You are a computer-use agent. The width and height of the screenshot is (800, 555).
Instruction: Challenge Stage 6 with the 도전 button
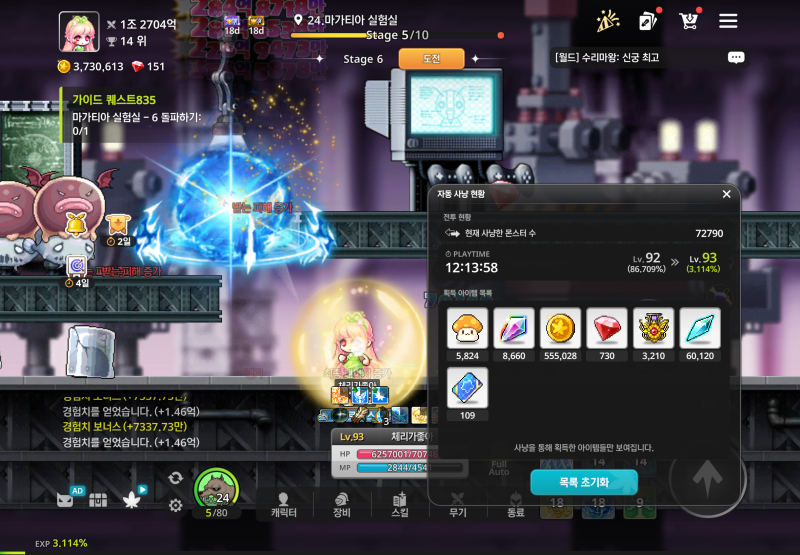pyautogui.click(x=432, y=59)
